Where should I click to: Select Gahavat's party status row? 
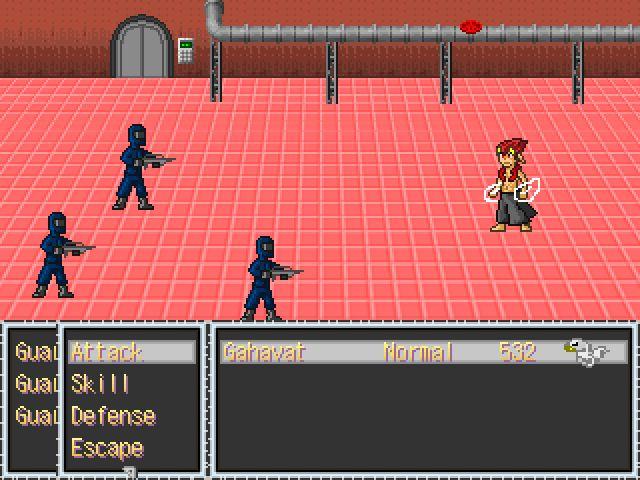point(424,352)
